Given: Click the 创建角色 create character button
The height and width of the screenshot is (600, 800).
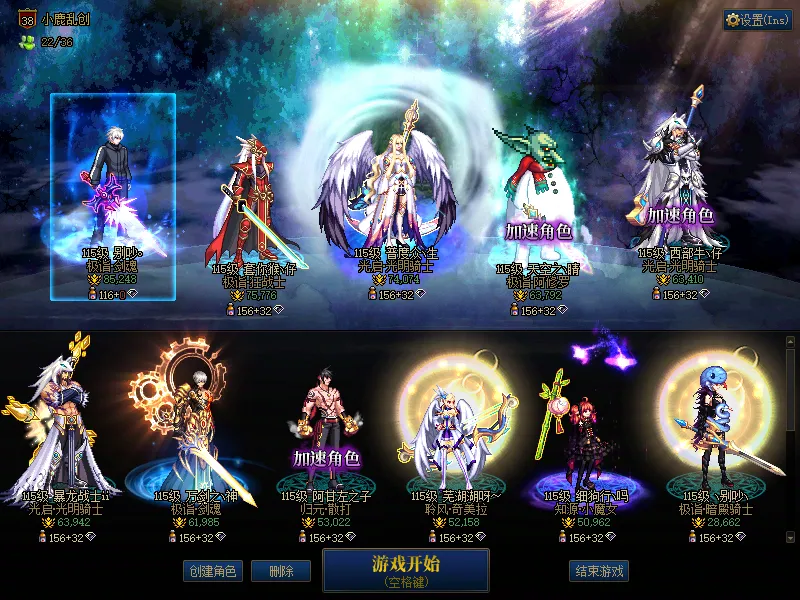Looking at the screenshot, I should coord(212,571).
